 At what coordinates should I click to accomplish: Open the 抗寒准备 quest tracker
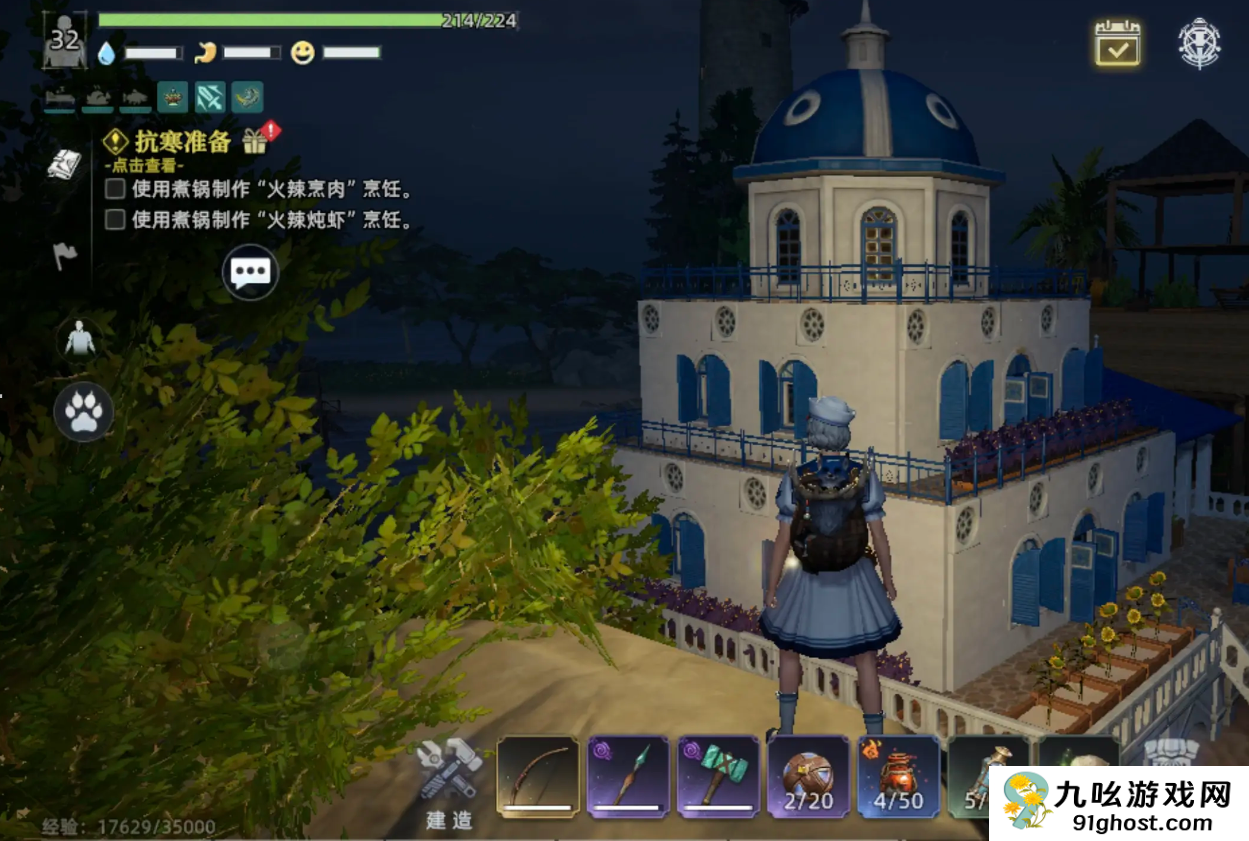[182, 141]
